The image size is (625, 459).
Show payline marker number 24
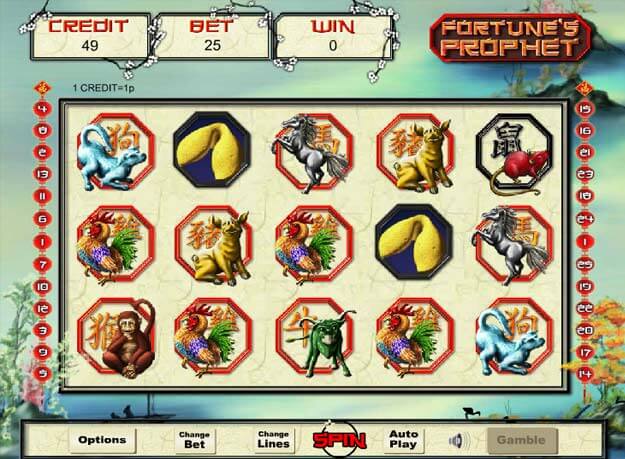coord(586,217)
